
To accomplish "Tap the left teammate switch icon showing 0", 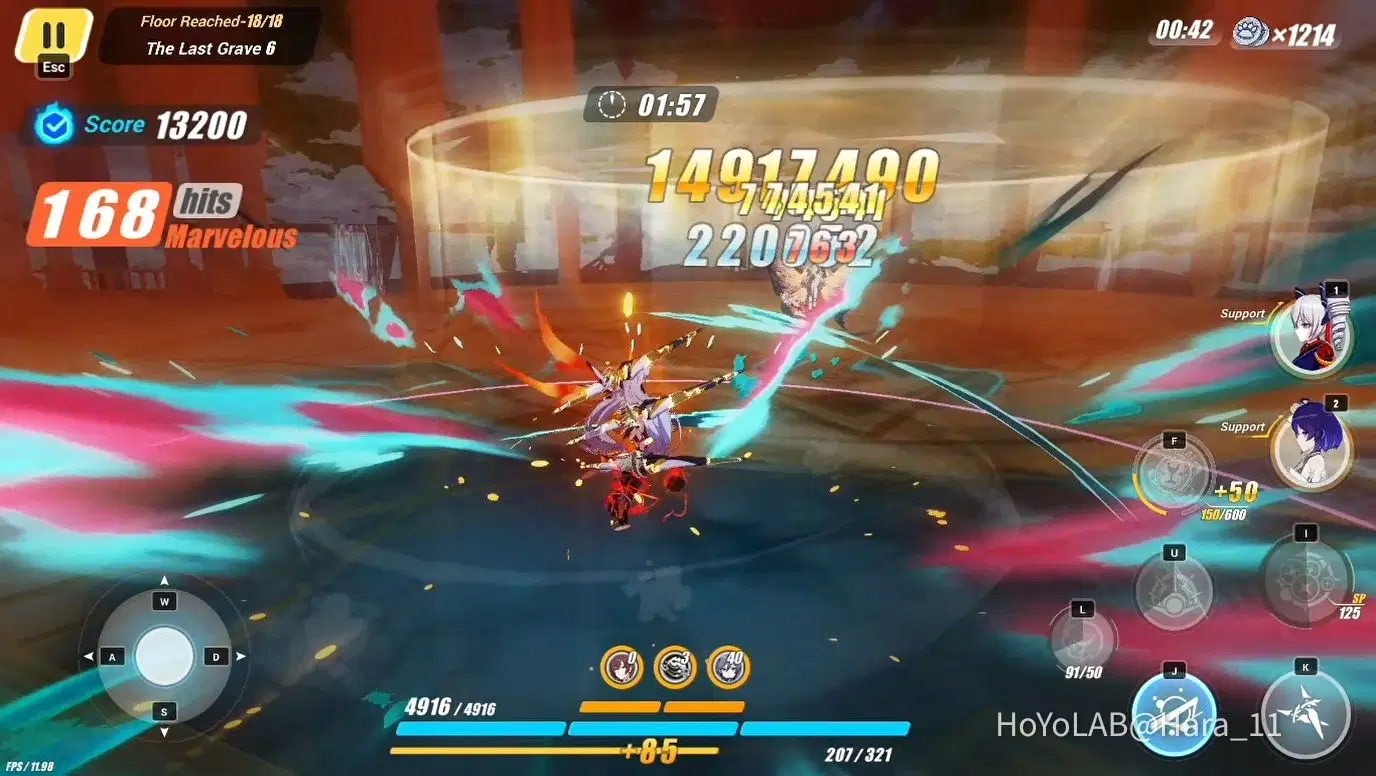I will coord(620,668).
